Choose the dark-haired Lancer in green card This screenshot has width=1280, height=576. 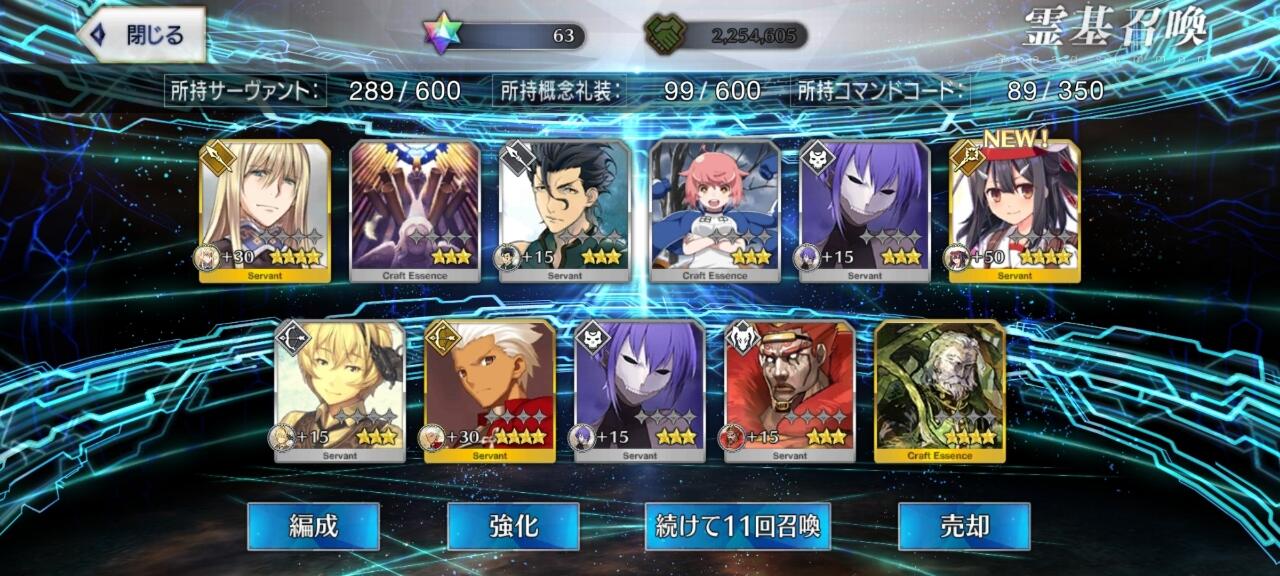click(565, 211)
